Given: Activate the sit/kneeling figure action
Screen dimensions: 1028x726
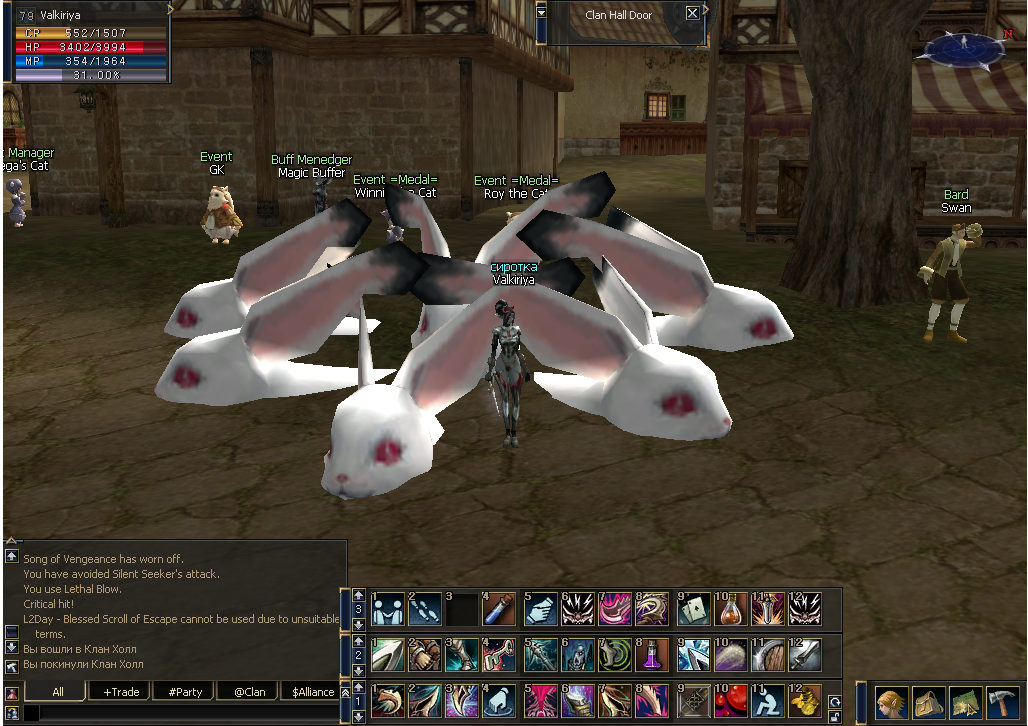Looking at the screenshot, I should 770,701.
